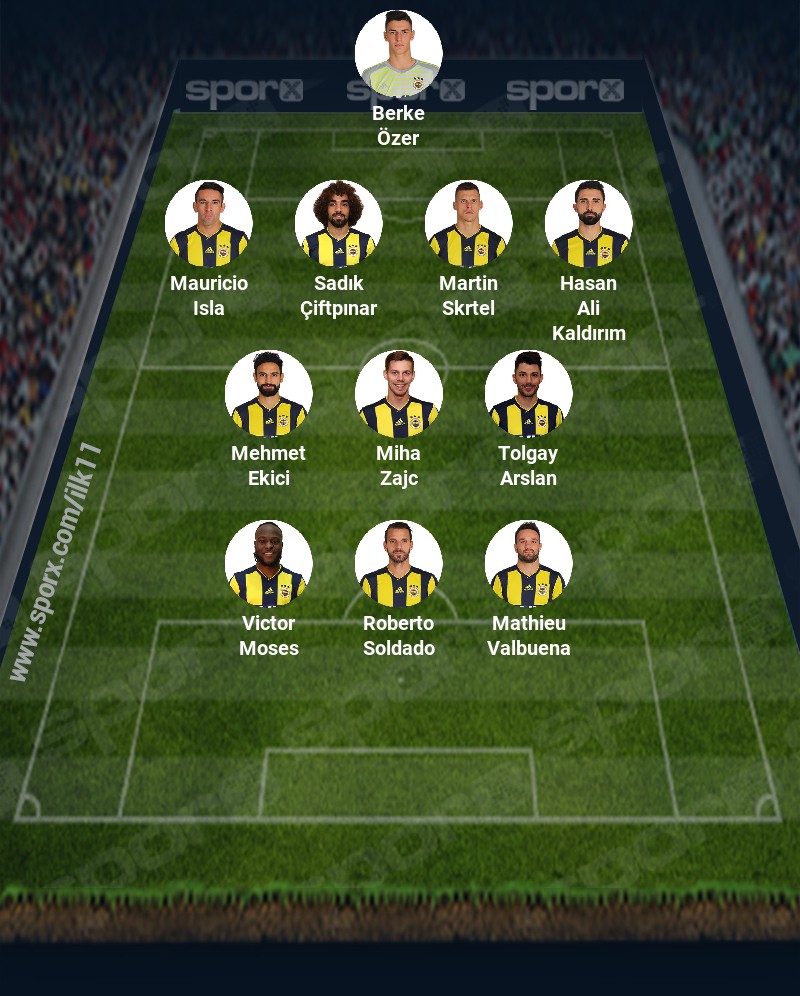Pick Sadık Çiftpınar's player portrait
800x996 pixels.
(338, 224)
